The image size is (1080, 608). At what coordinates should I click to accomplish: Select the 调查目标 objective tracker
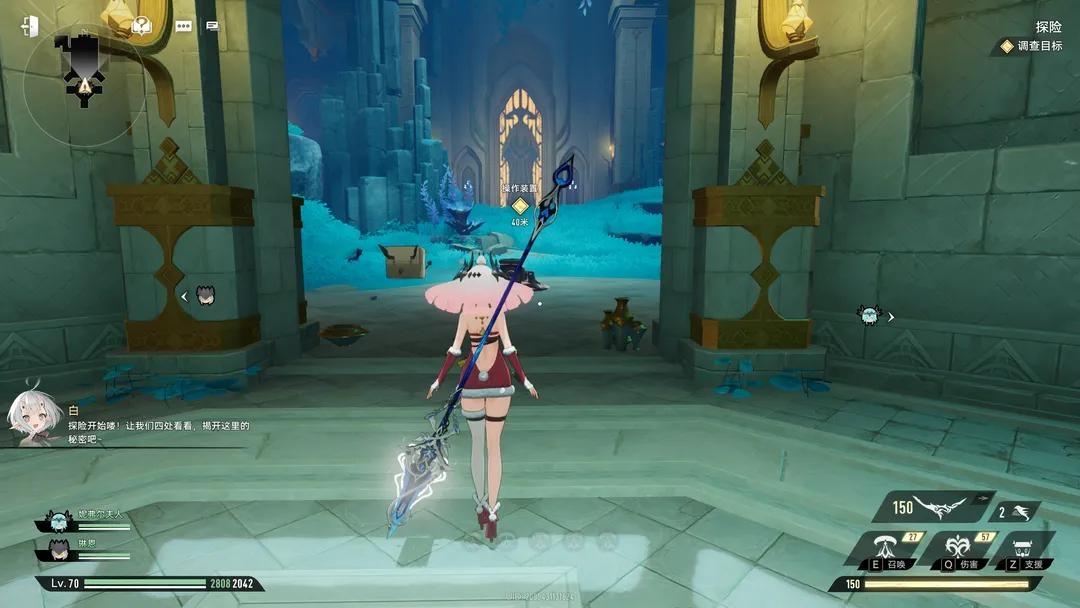(1033, 46)
